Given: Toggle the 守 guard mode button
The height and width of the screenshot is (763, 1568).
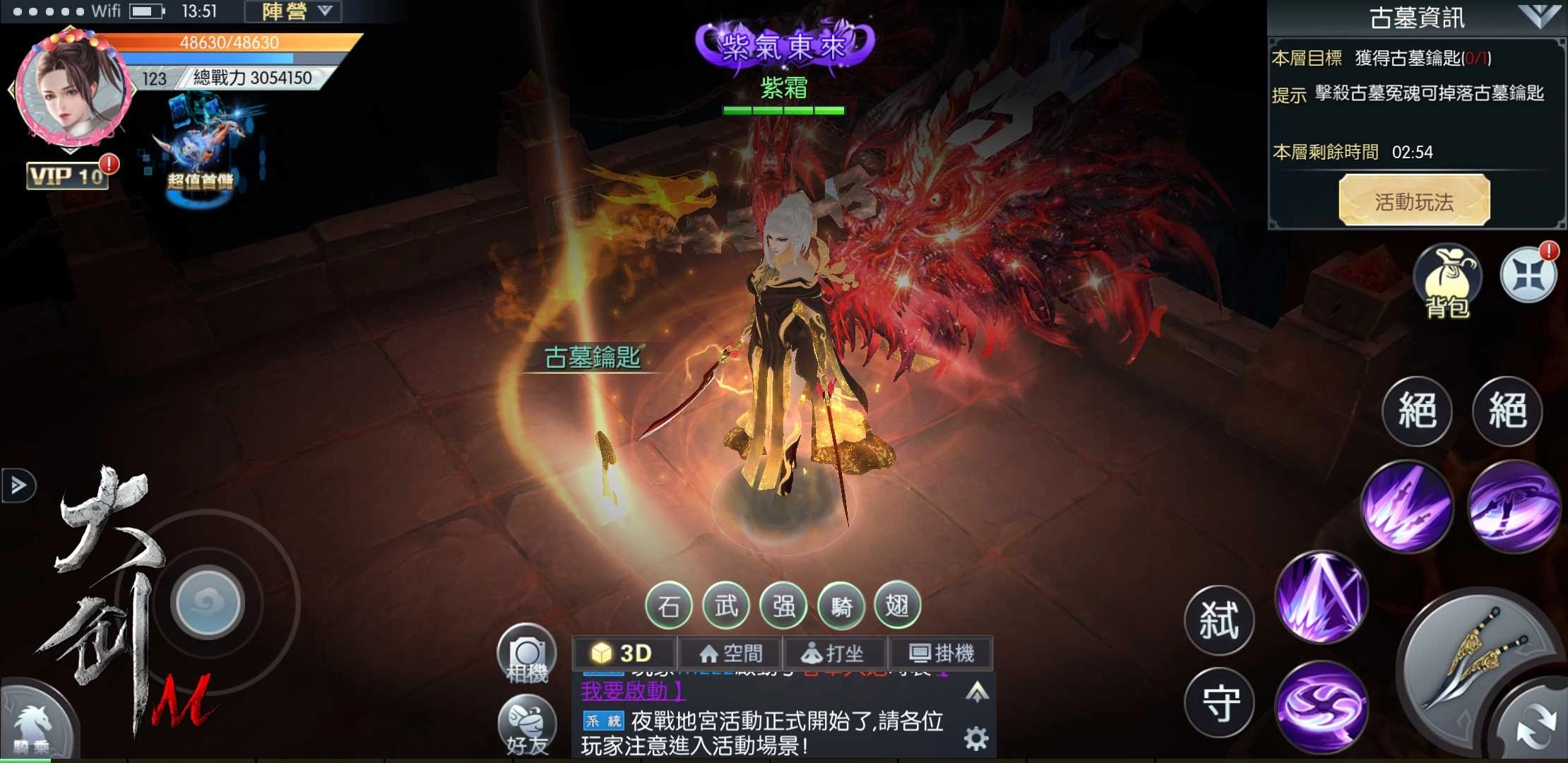Looking at the screenshot, I should [1218, 703].
